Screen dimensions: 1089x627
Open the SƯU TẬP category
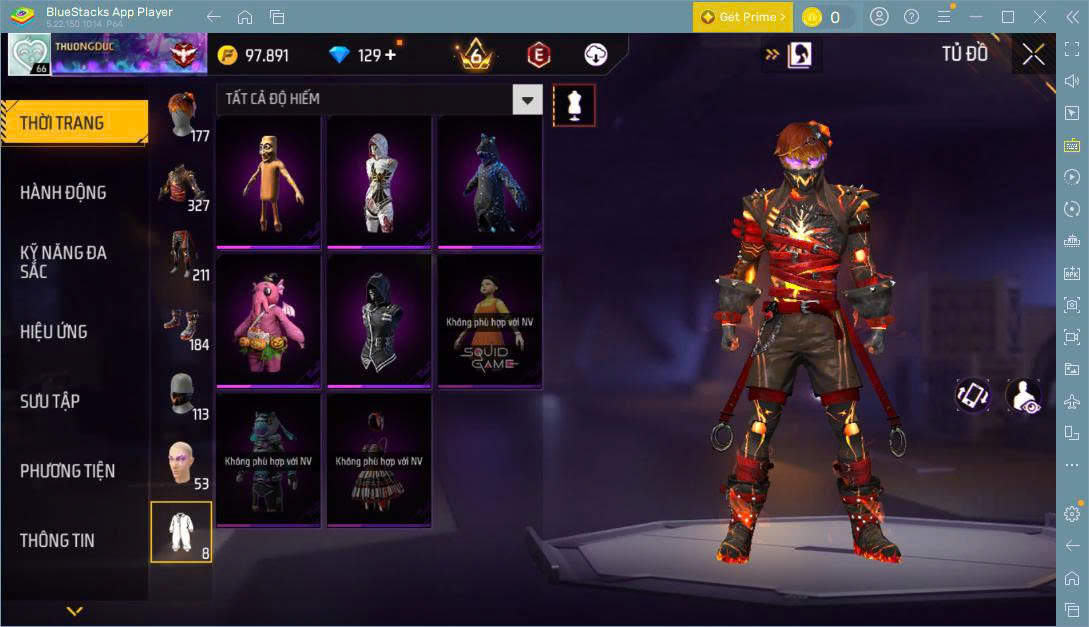(x=50, y=401)
